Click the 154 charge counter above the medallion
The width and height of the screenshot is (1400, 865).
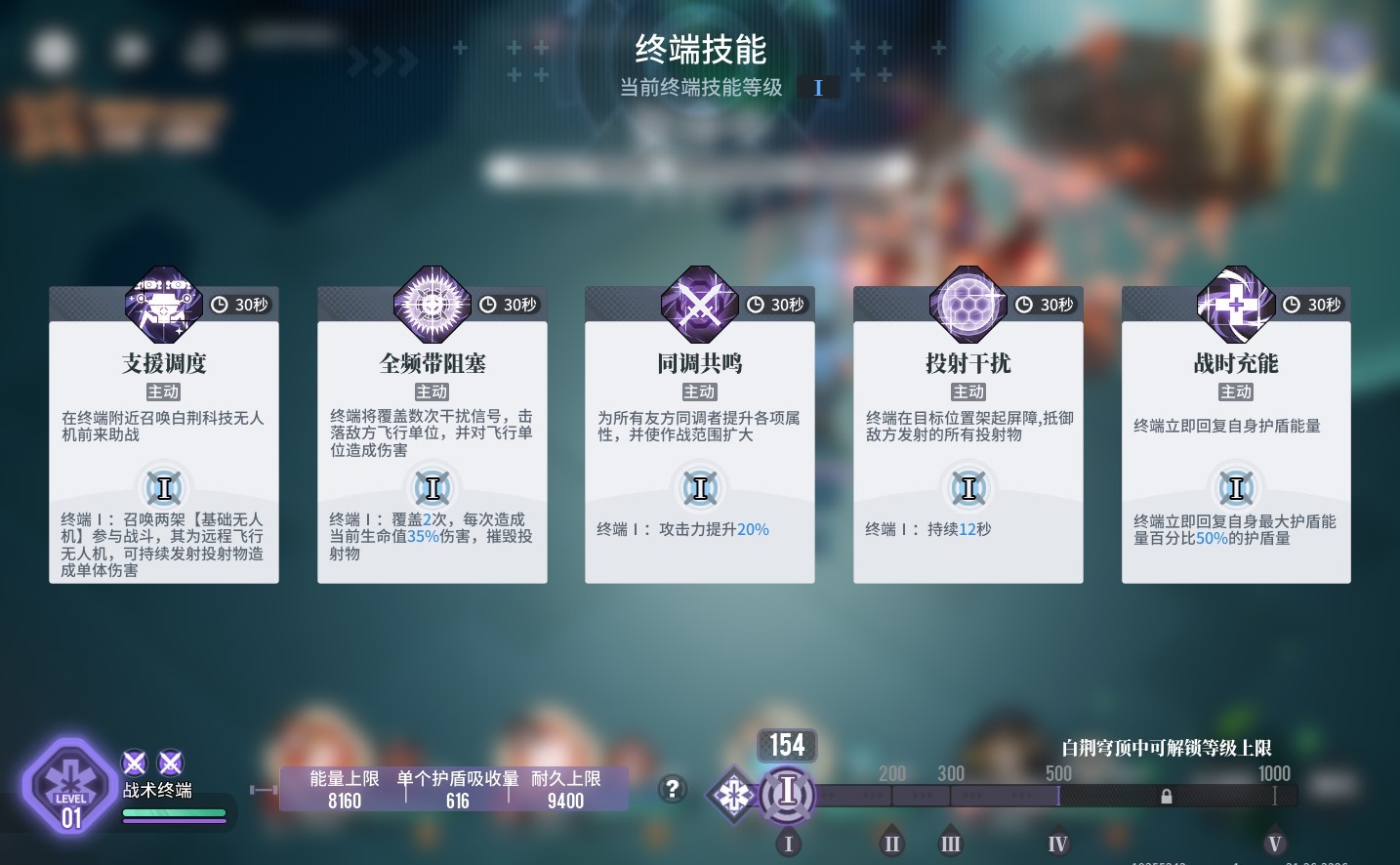click(x=787, y=745)
